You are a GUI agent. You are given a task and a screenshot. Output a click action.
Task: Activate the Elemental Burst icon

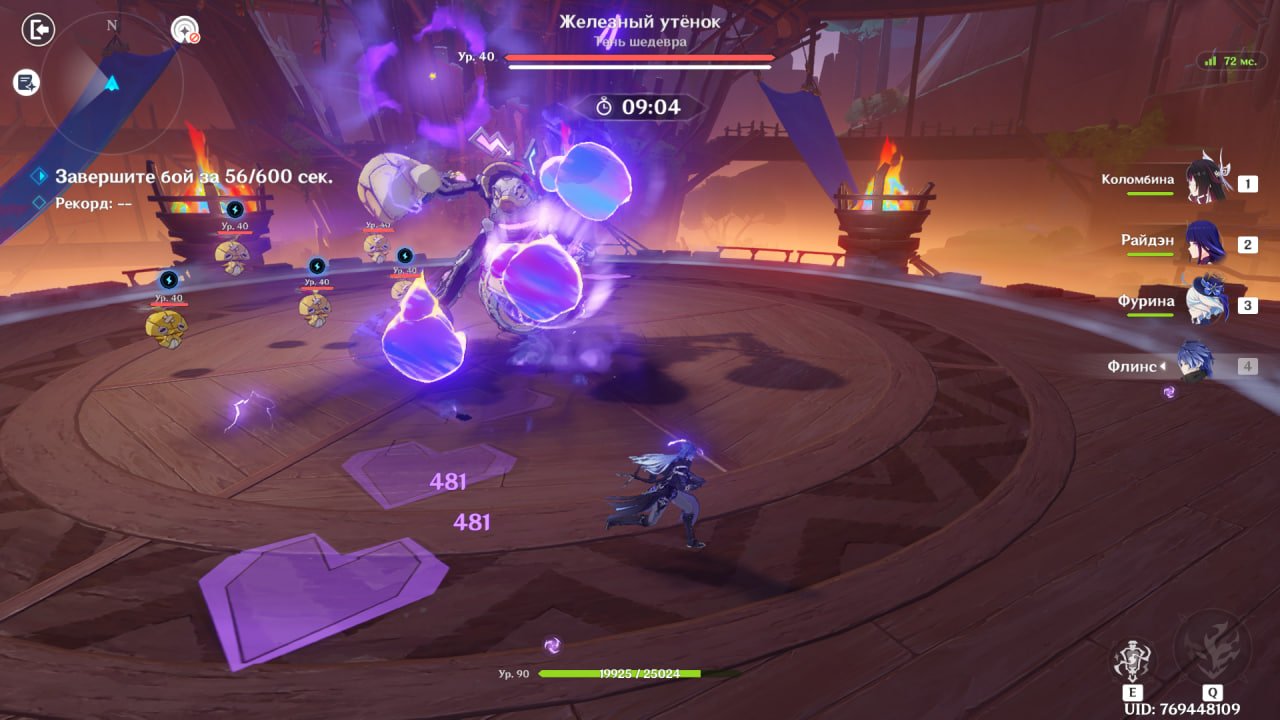click(x=1211, y=649)
